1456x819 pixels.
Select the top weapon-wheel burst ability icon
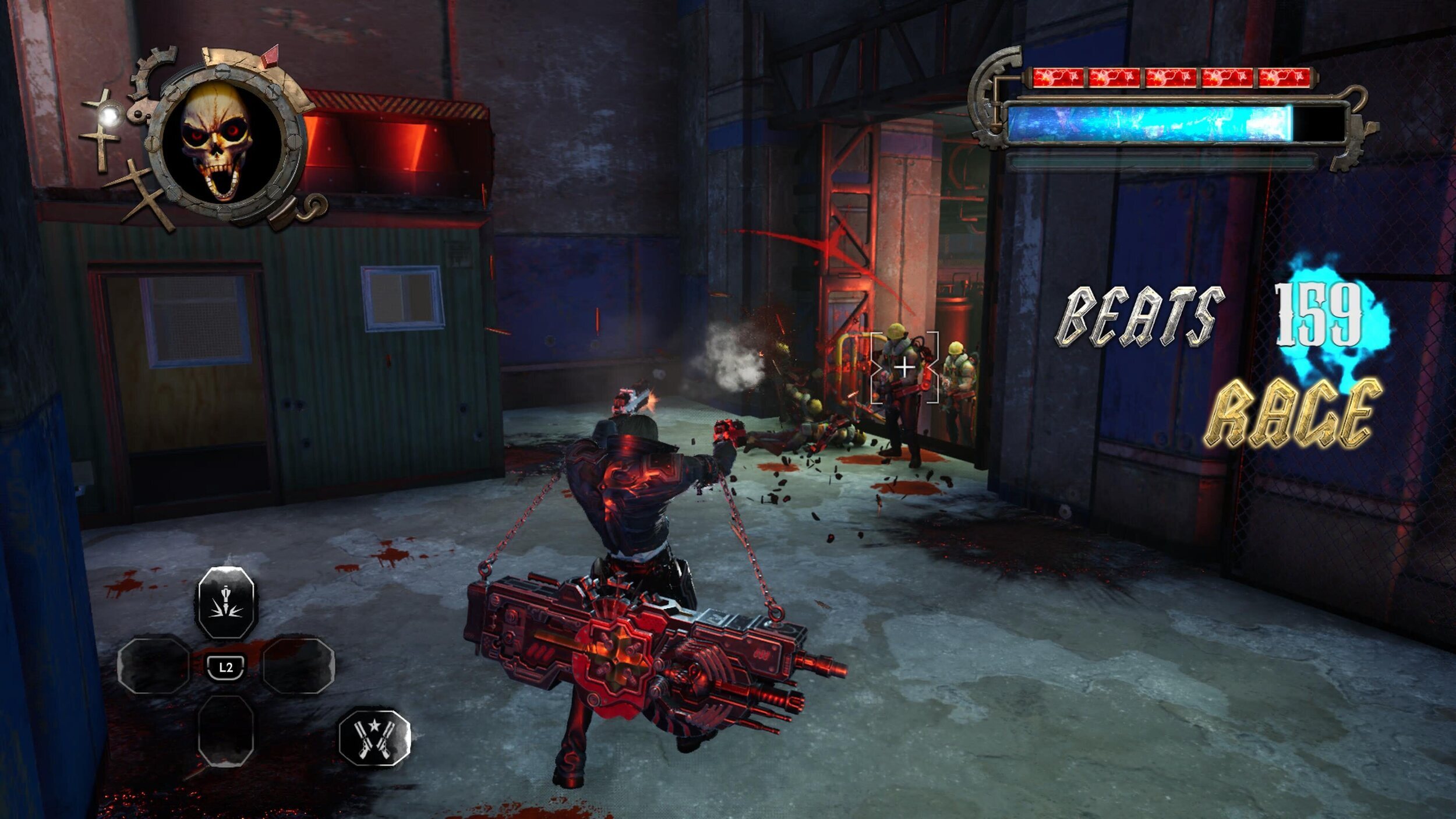point(225,602)
